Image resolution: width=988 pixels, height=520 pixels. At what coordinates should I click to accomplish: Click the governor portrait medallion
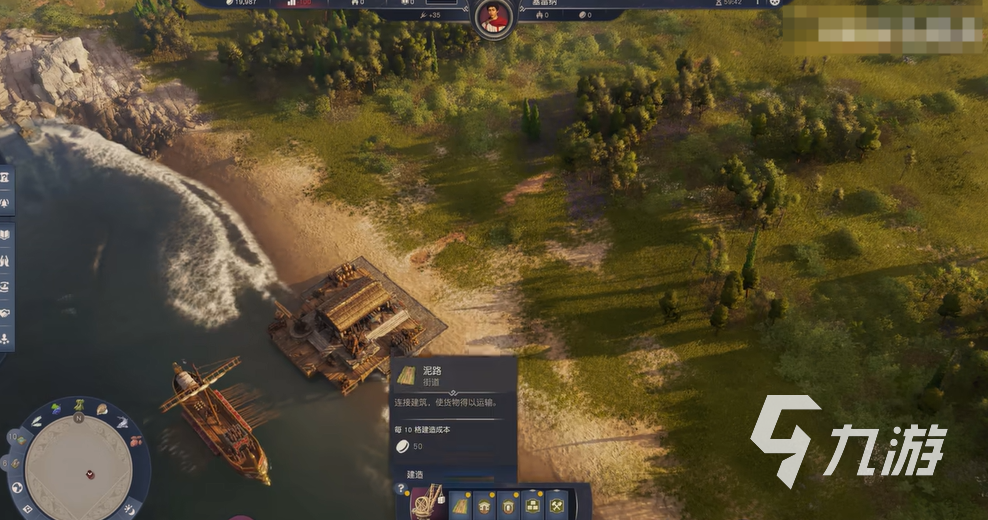pos(492,17)
